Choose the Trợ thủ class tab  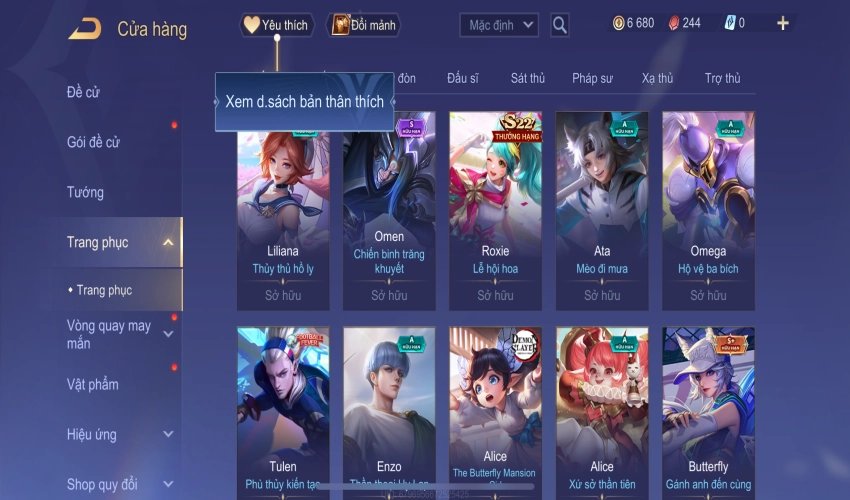click(722, 78)
